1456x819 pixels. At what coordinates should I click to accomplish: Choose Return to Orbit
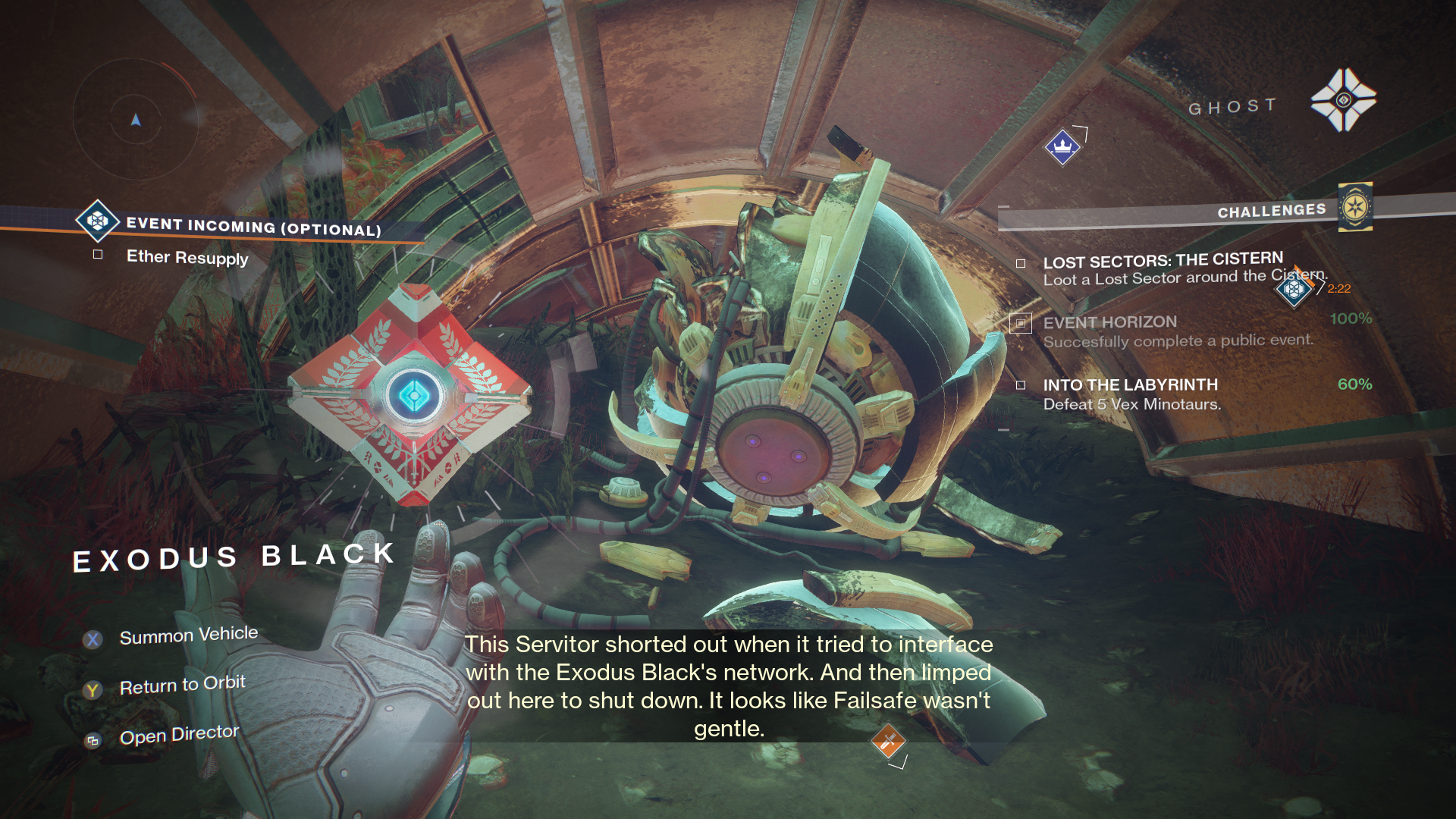[182, 686]
